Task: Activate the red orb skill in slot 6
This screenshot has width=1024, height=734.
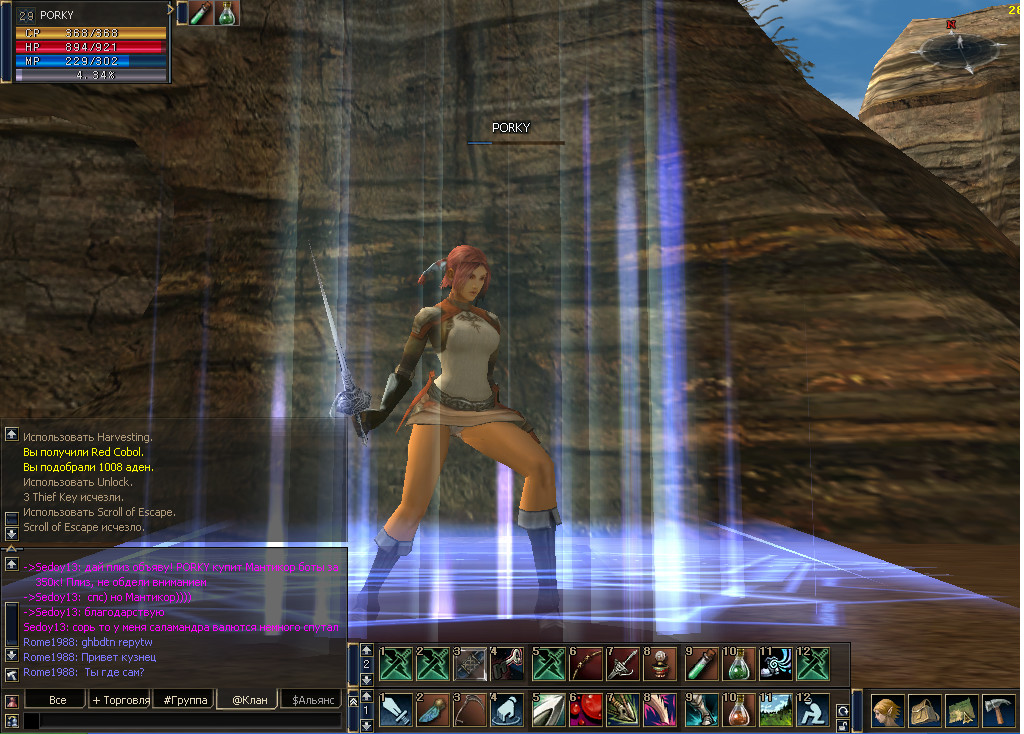Action: [x=585, y=710]
